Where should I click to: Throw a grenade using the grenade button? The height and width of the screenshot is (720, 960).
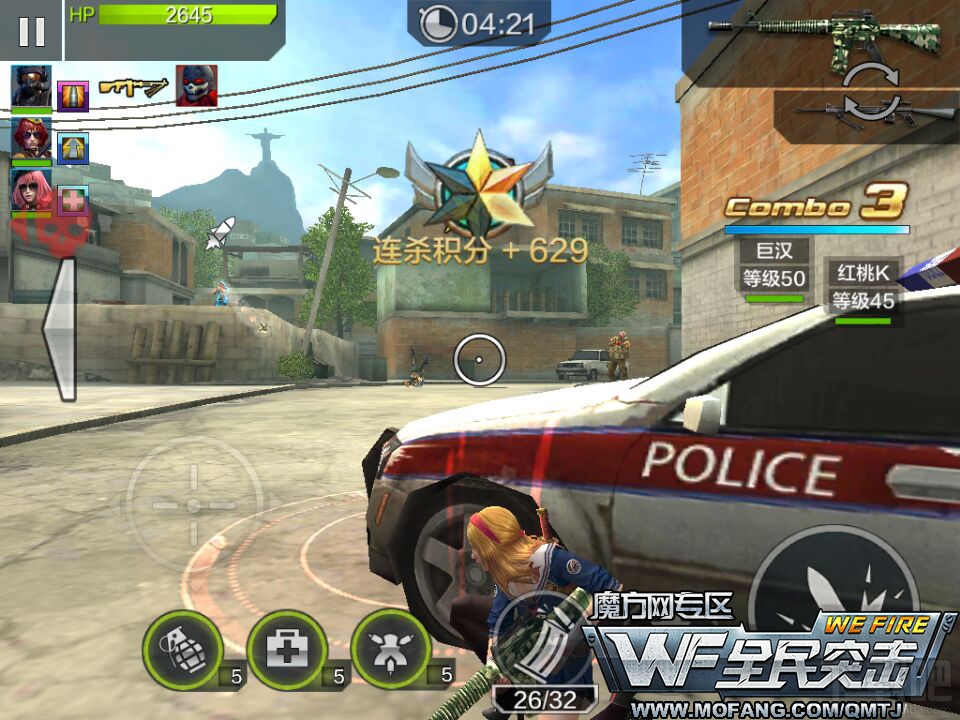(x=182, y=650)
